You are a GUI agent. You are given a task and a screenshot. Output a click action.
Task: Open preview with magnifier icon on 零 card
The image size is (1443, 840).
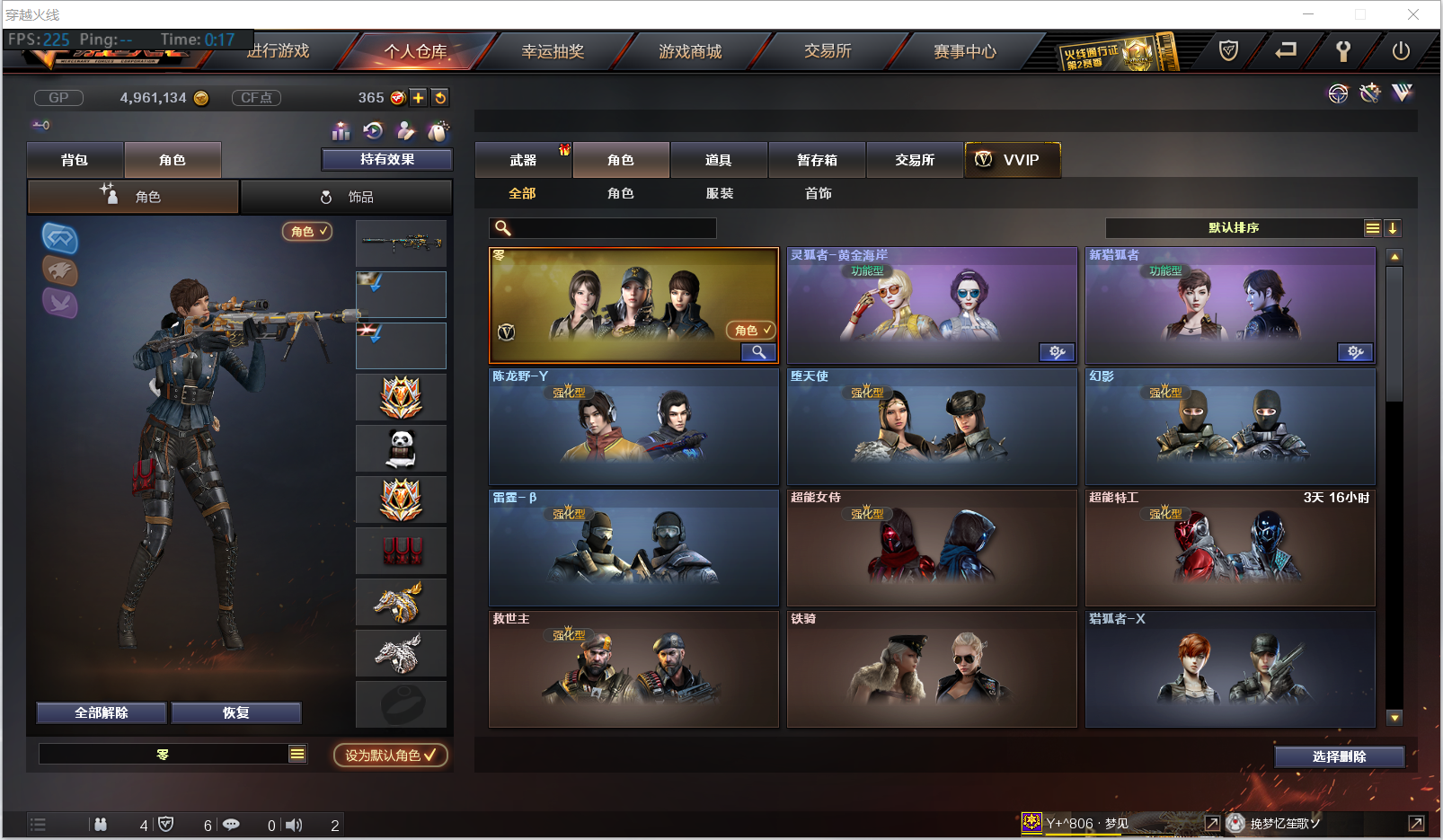pos(758,352)
